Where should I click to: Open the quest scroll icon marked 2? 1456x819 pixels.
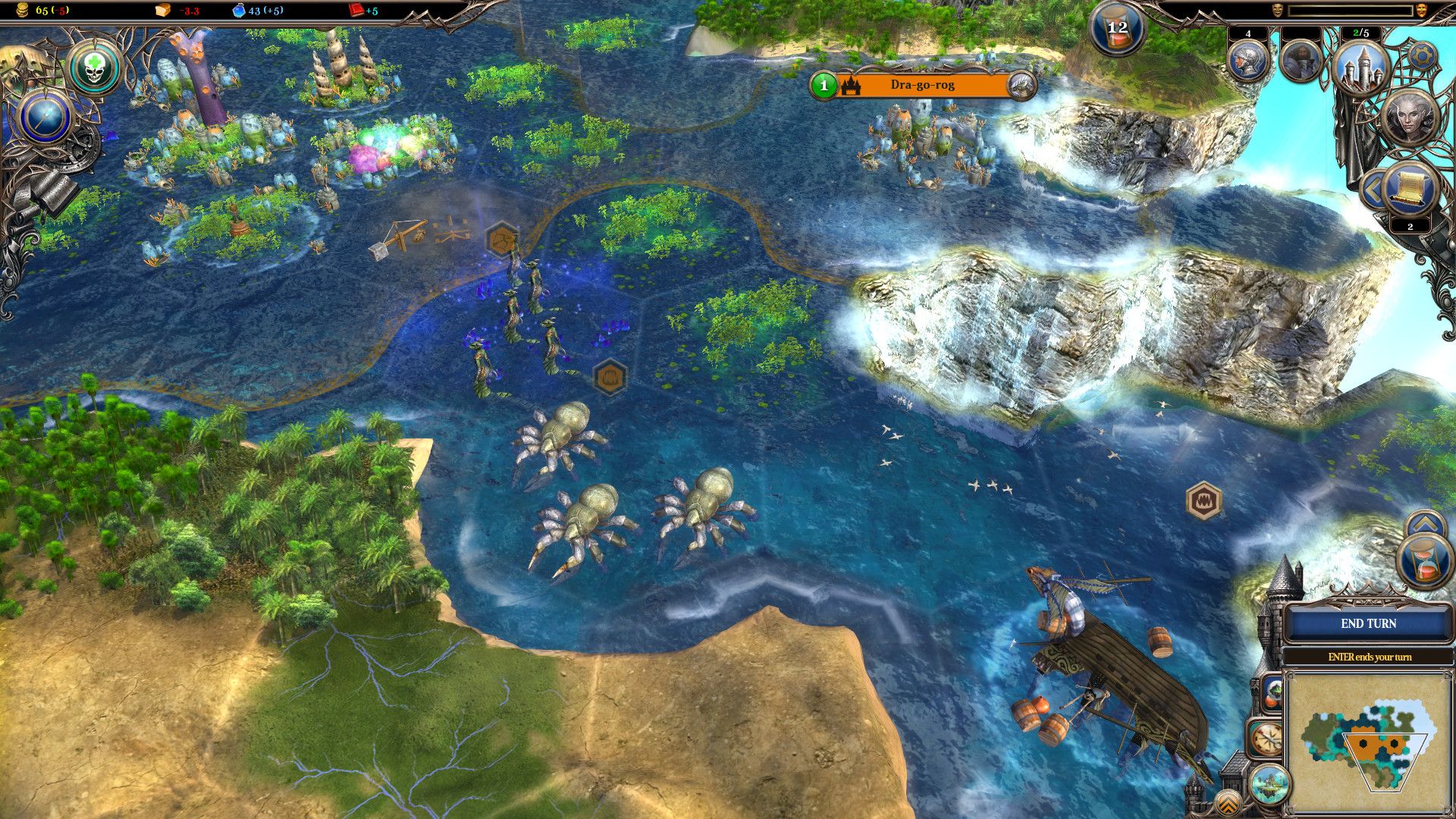pyautogui.click(x=1409, y=187)
